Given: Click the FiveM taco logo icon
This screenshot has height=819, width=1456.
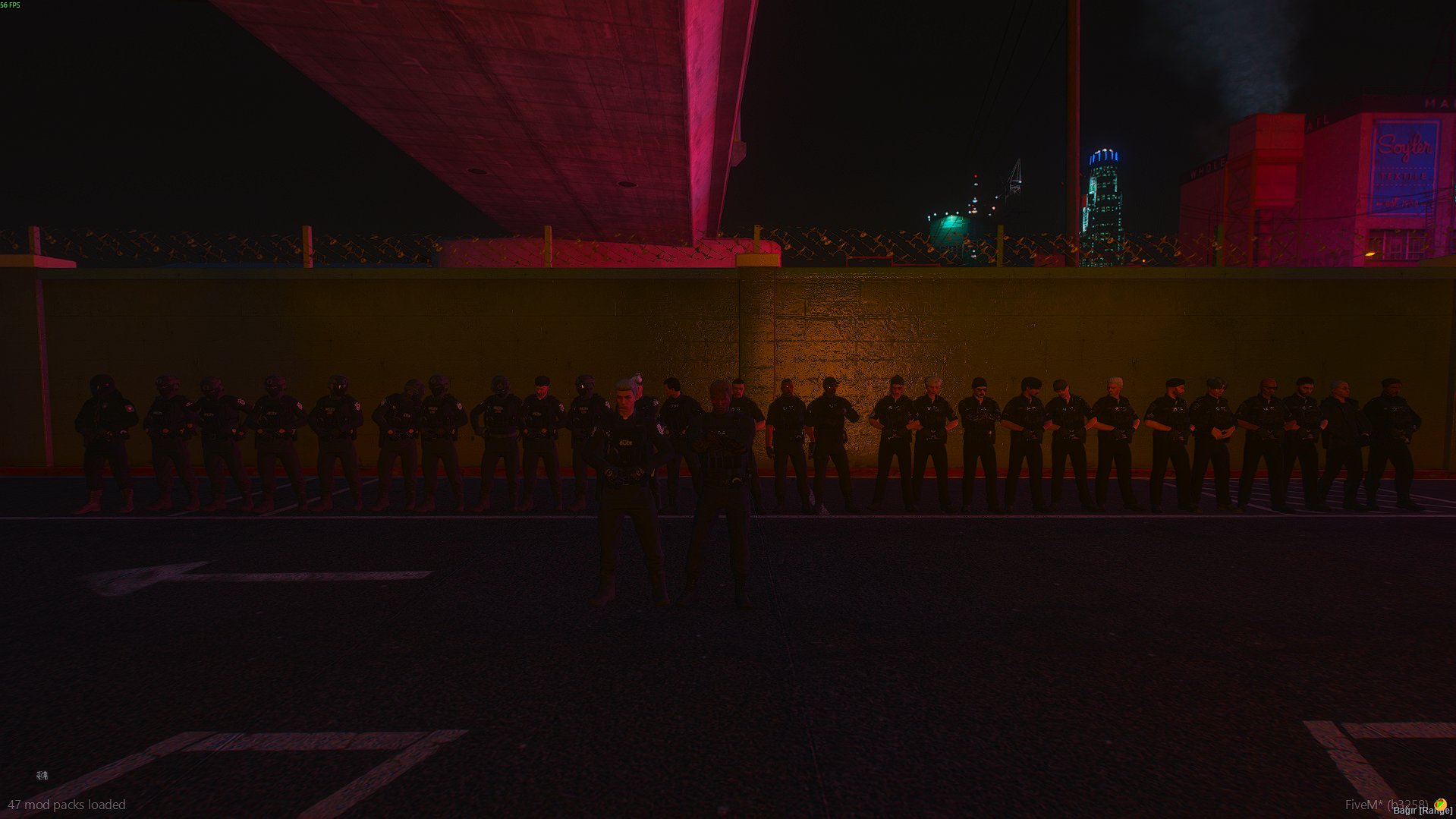Looking at the screenshot, I should [x=1440, y=804].
